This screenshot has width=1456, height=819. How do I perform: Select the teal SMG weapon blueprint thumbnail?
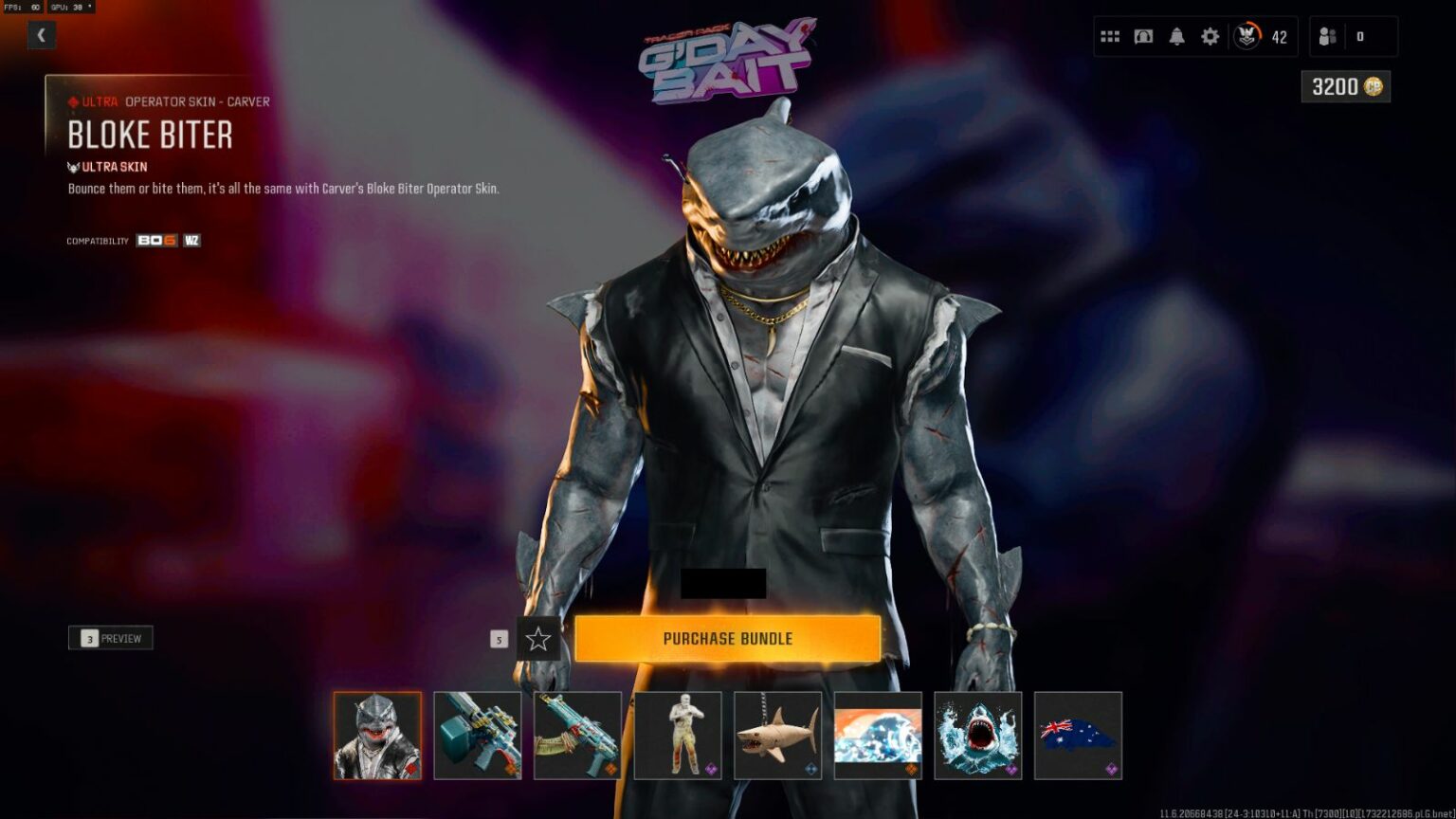477,736
